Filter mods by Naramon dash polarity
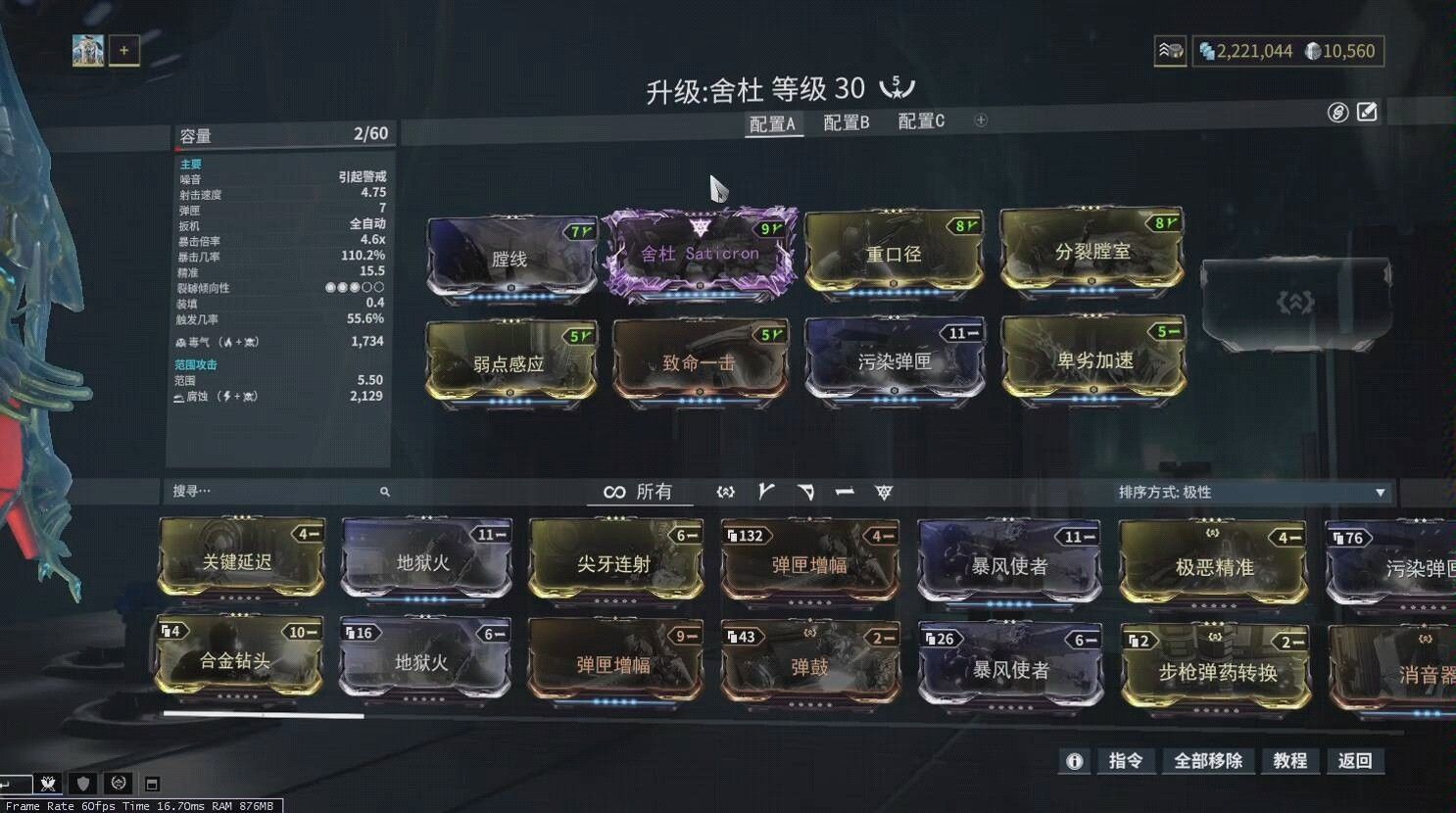This screenshot has height=813, width=1456. coord(845,492)
